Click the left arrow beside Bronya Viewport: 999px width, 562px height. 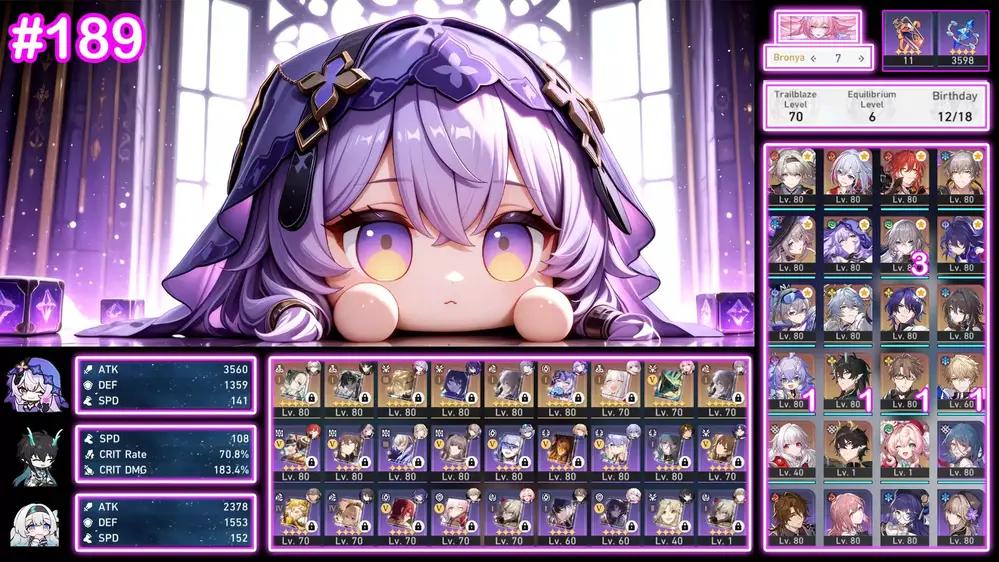click(x=813, y=58)
